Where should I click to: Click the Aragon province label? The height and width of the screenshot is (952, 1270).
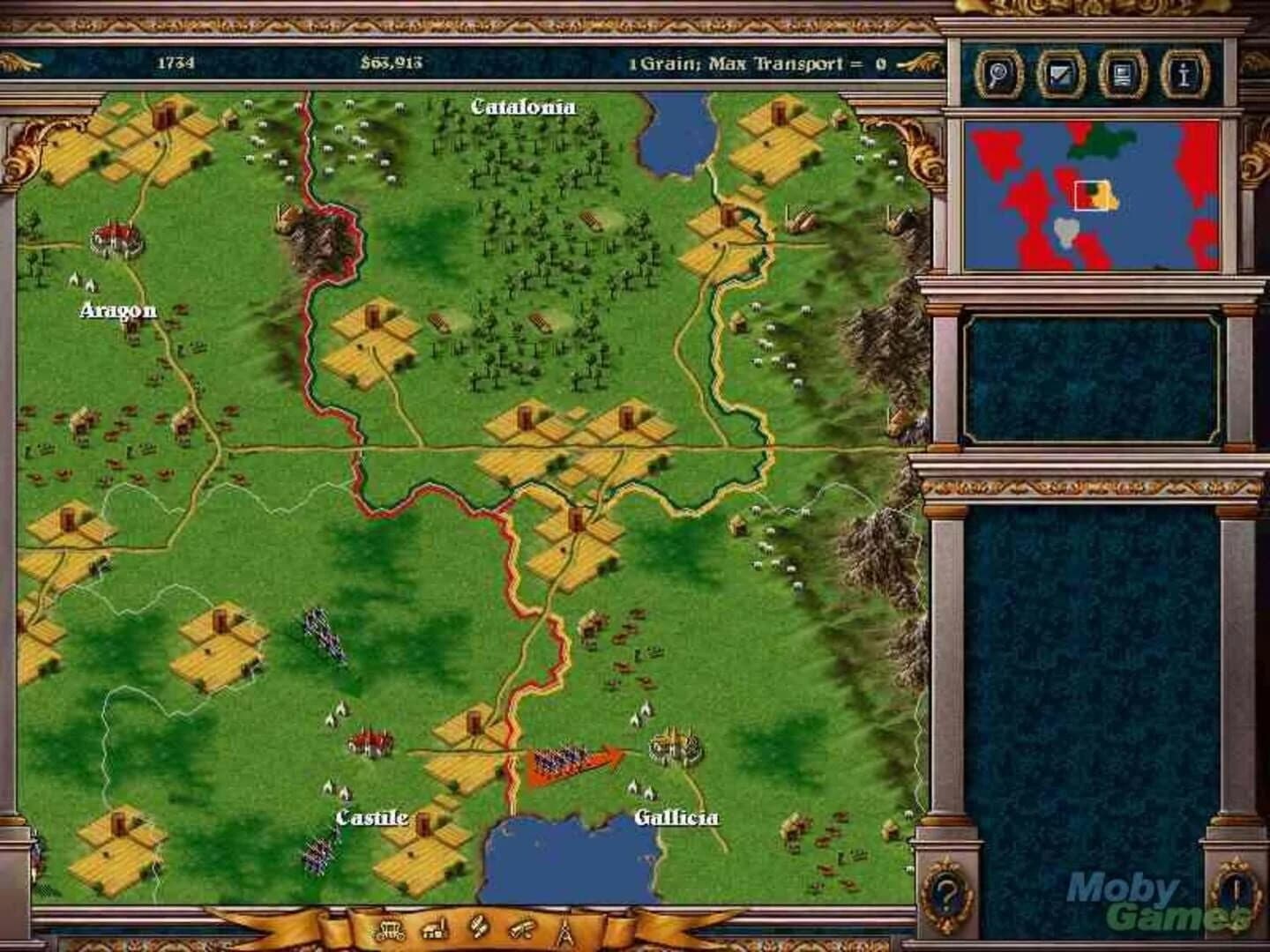119,309
